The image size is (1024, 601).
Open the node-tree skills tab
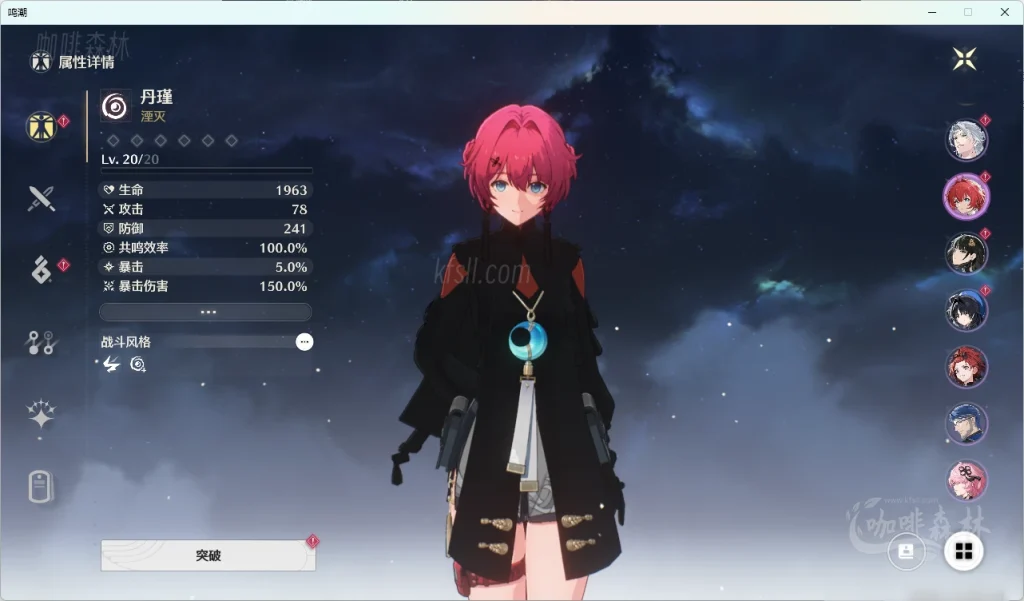point(41,343)
